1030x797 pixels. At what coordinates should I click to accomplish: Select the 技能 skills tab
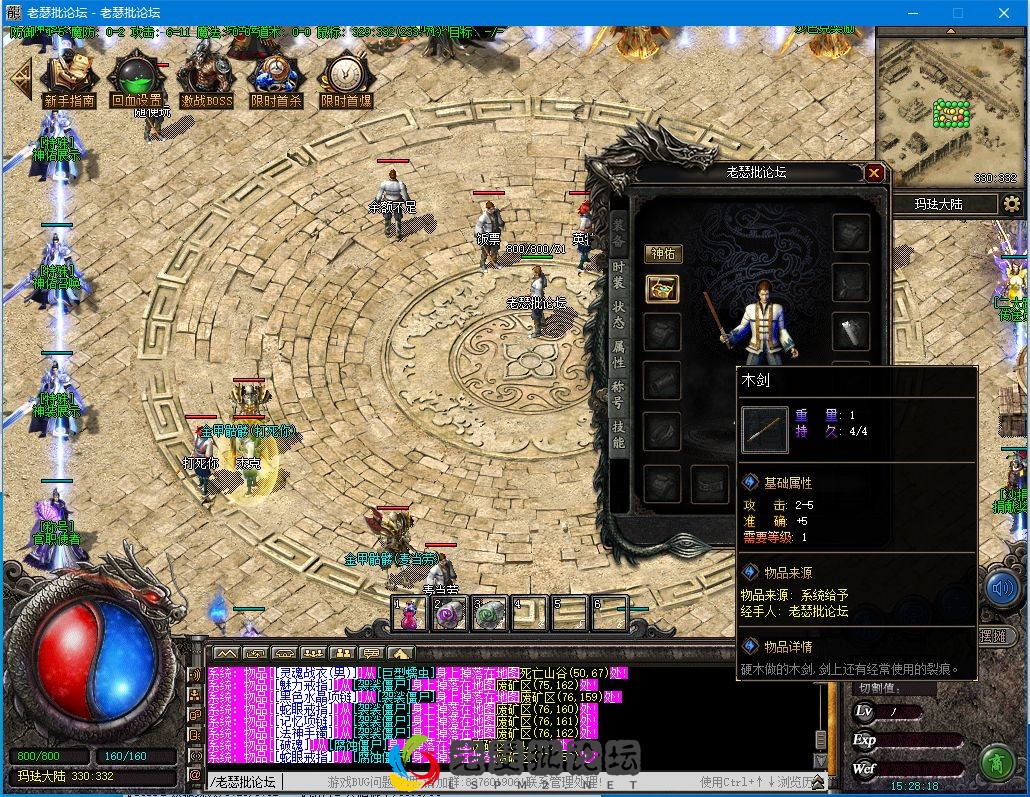(x=619, y=435)
